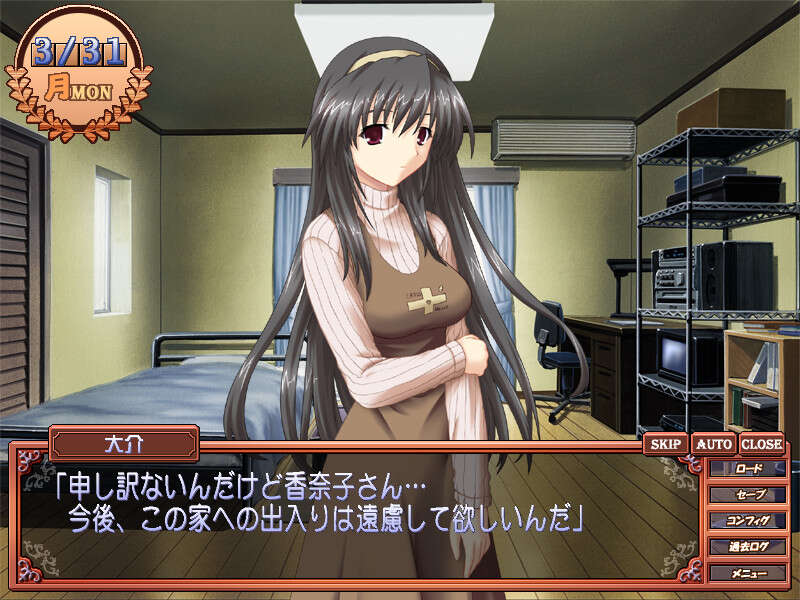Click the SKIP button
Viewport: 800px width, 600px height.
pyautogui.click(x=665, y=444)
